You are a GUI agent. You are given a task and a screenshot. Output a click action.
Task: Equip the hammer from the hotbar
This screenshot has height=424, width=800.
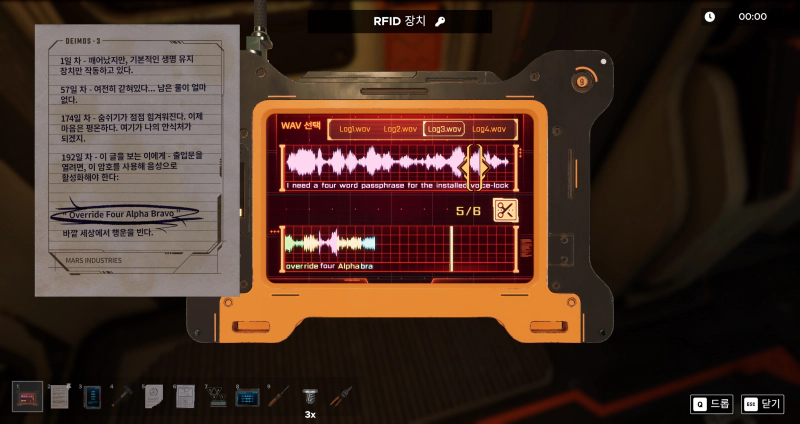coord(122,396)
